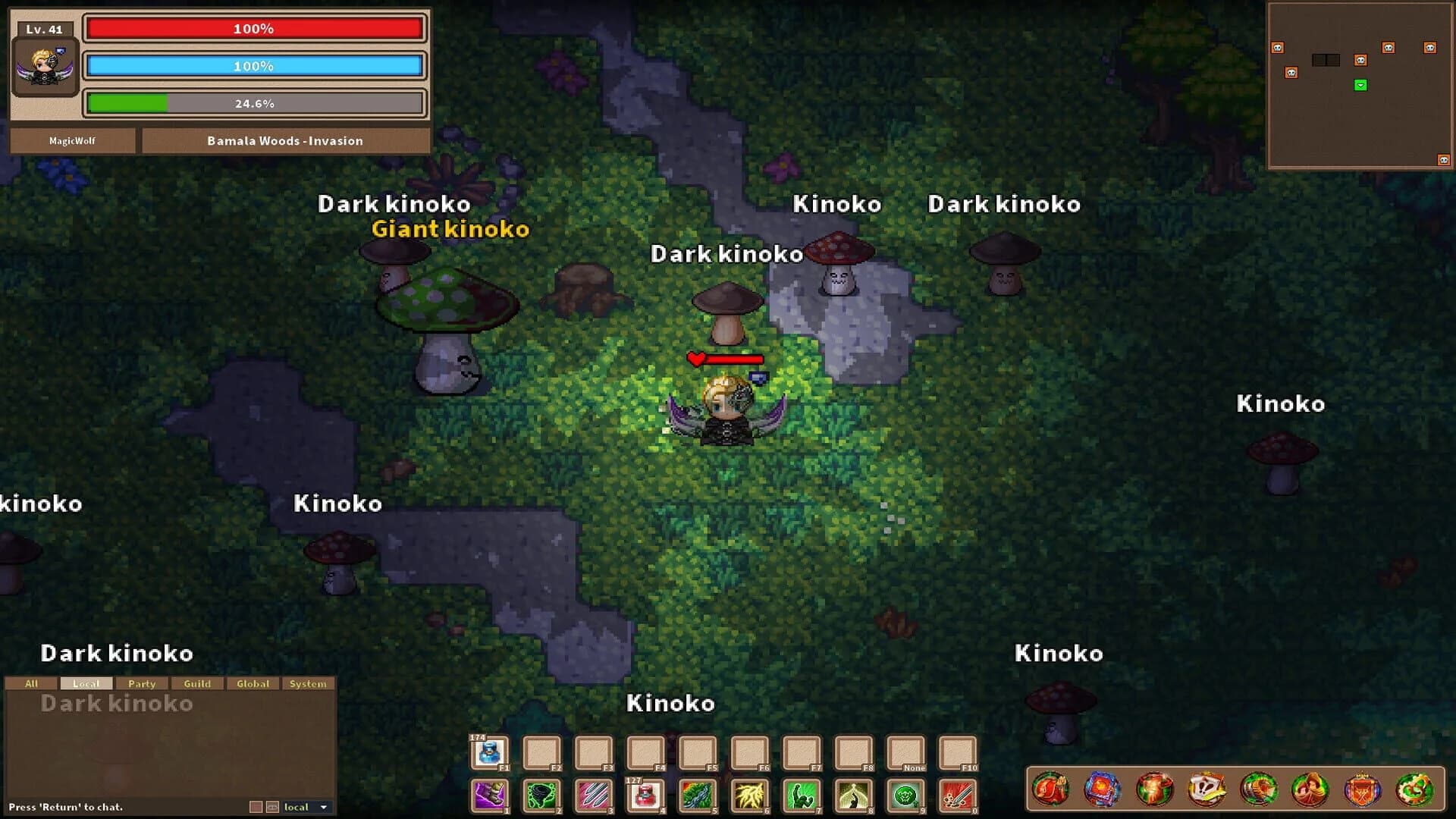Open the Party chat tab

pos(143,683)
